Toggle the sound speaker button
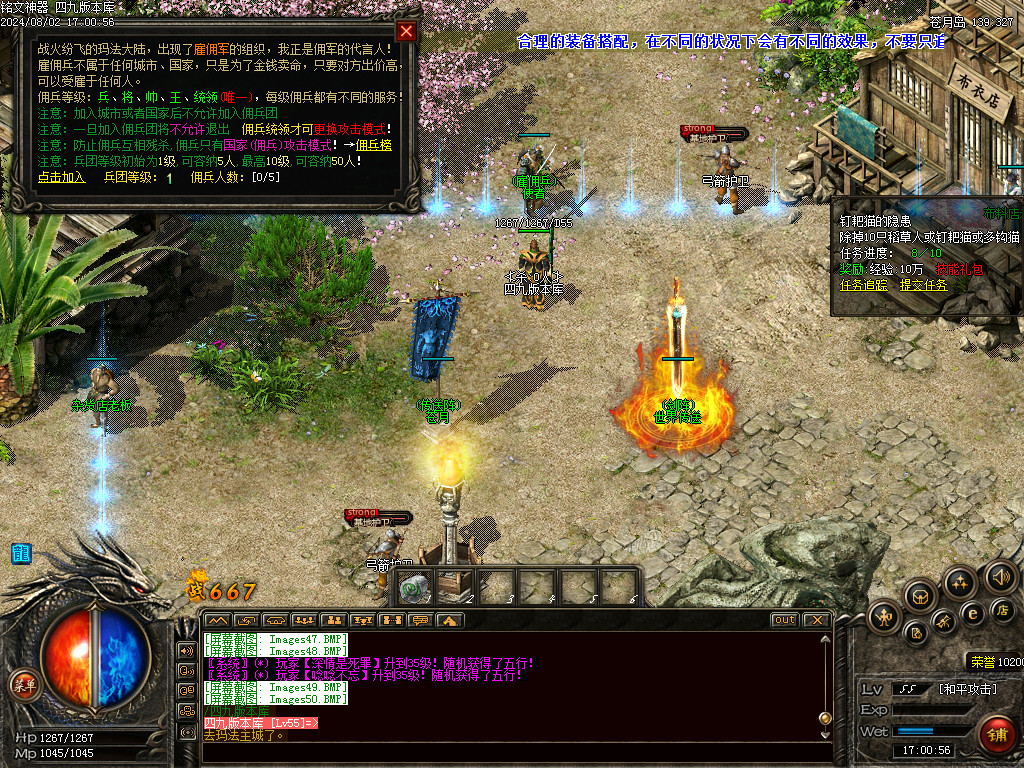This screenshot has height=768, width=1024. point(1000,576)
